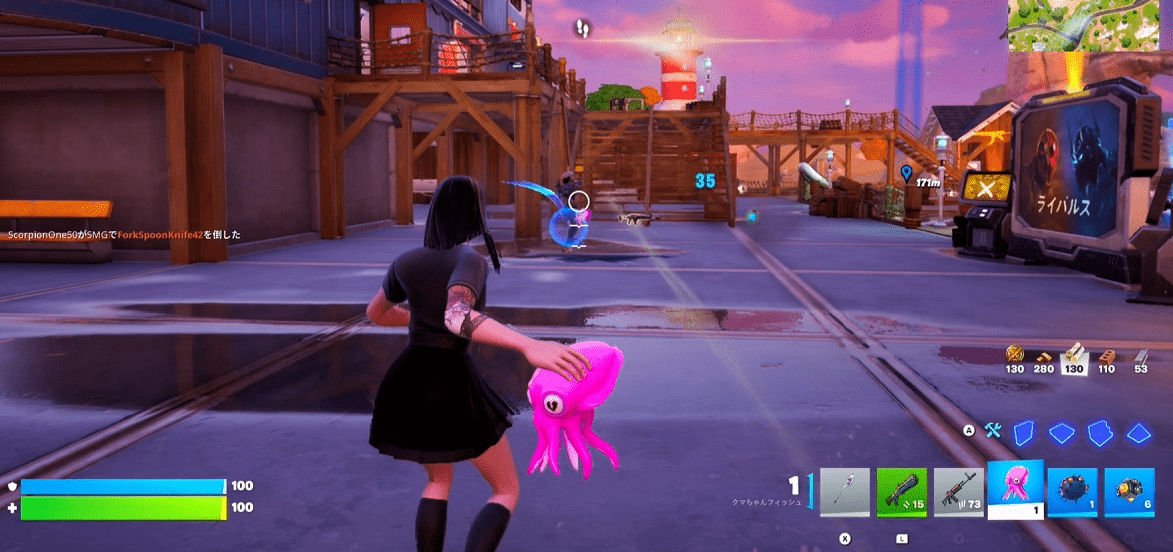Select the wall building piece

(1022, 432)
